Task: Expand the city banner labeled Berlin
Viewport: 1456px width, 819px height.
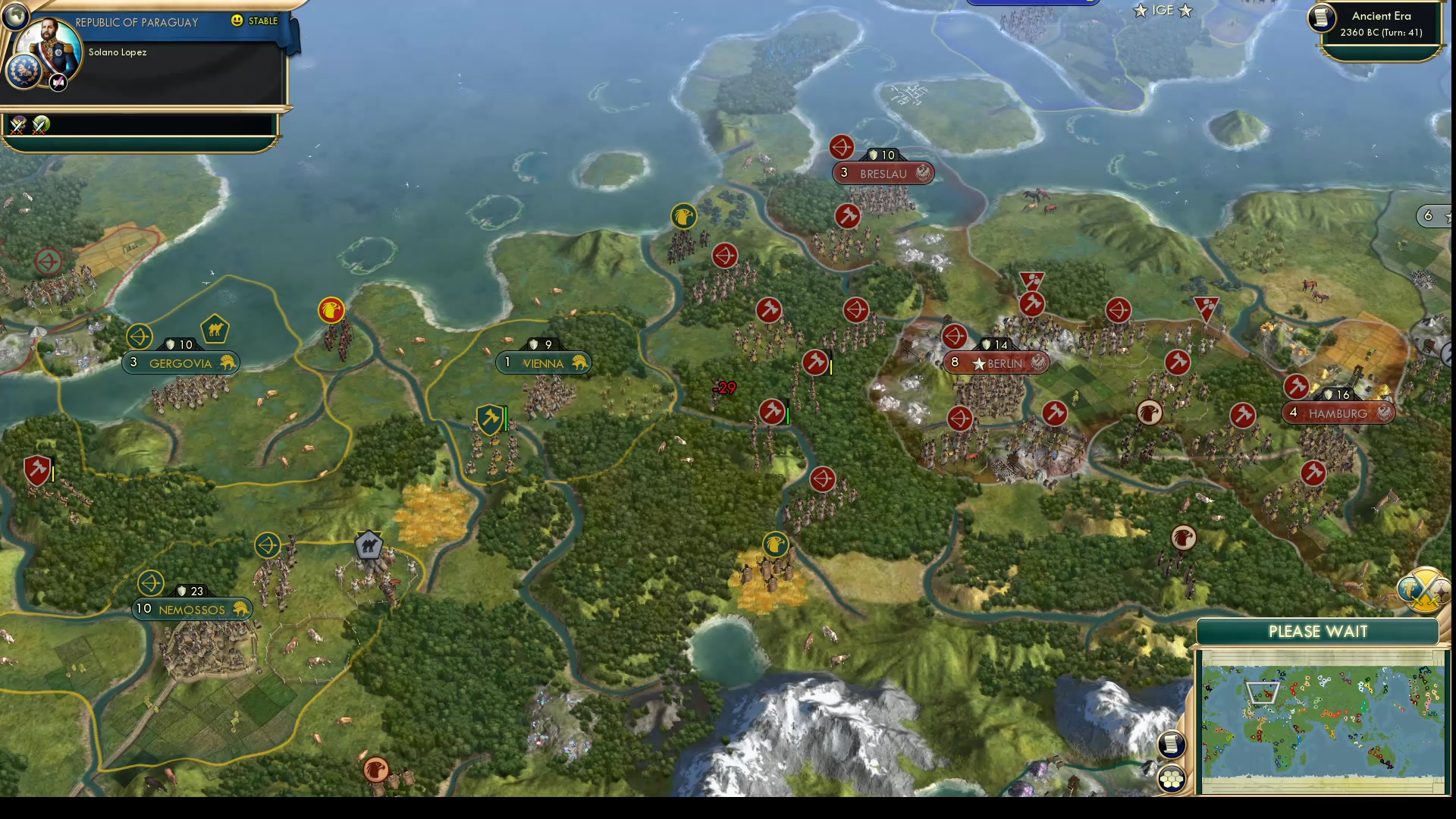Action: tap(996, 362)
